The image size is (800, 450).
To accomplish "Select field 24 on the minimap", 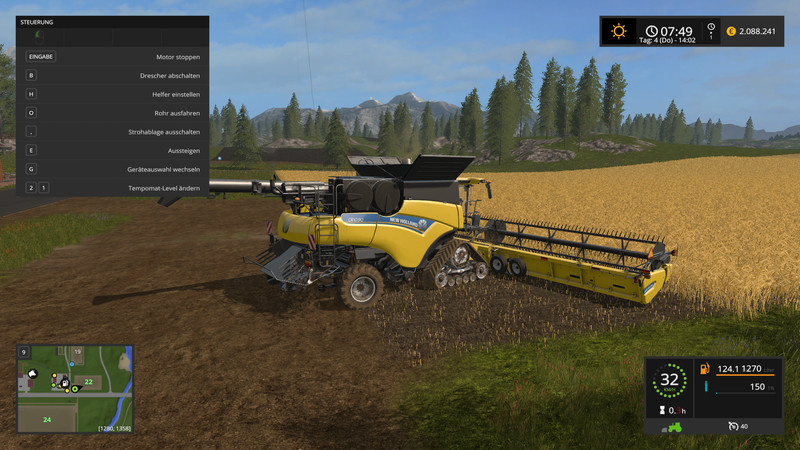I will pyautogui.click(x=47, y=419).
